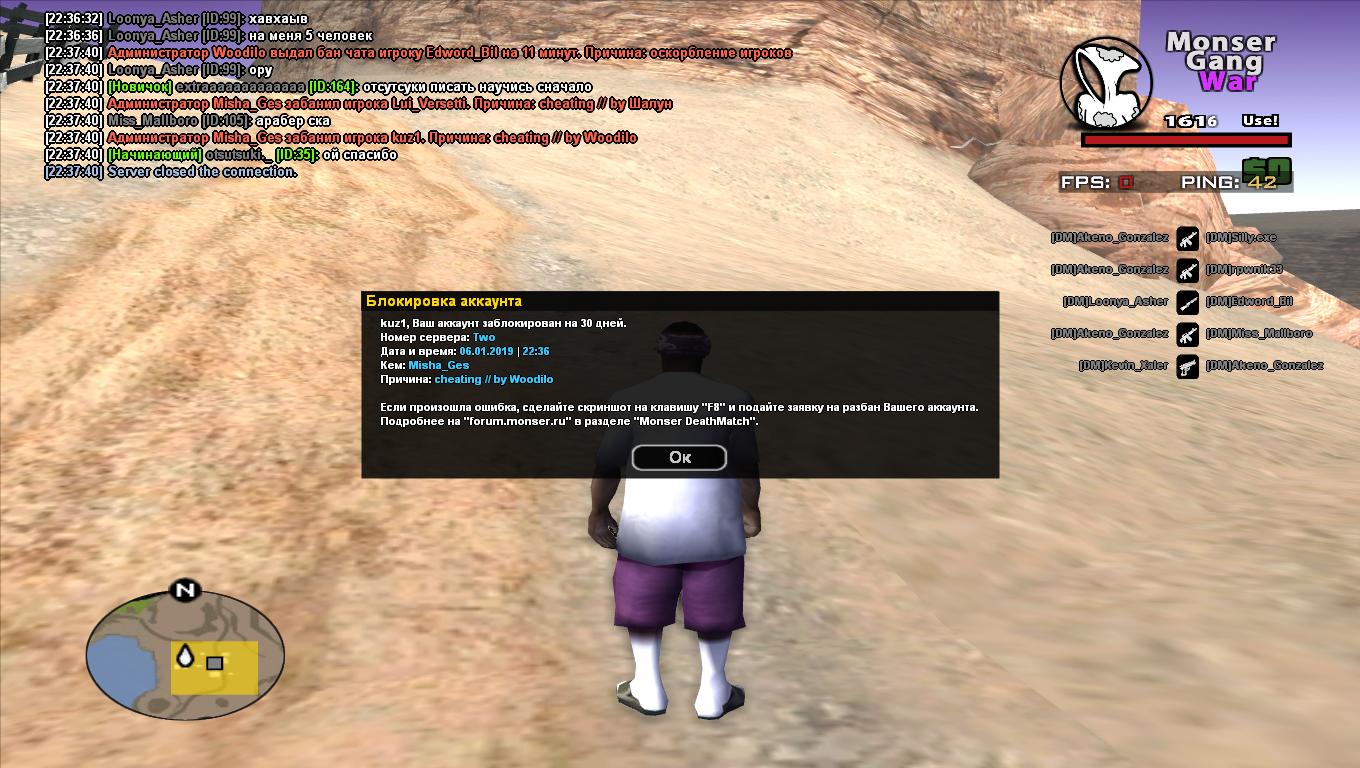Click the white square marker on the minimap
This screenshot has height=768, width=1360.
coord(213,661)
